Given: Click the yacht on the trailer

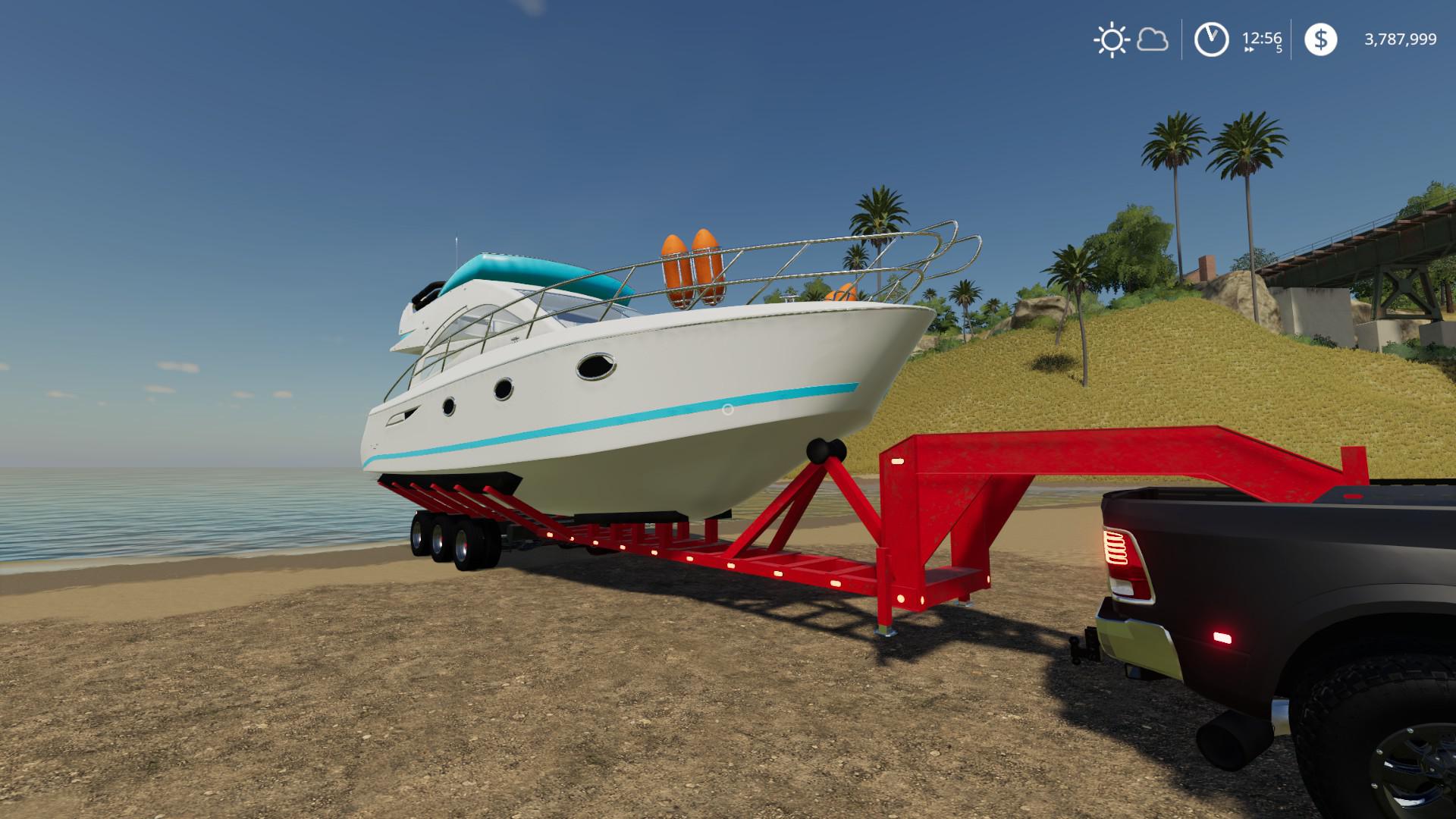Looking at the screenshot, I should (645, 379).
